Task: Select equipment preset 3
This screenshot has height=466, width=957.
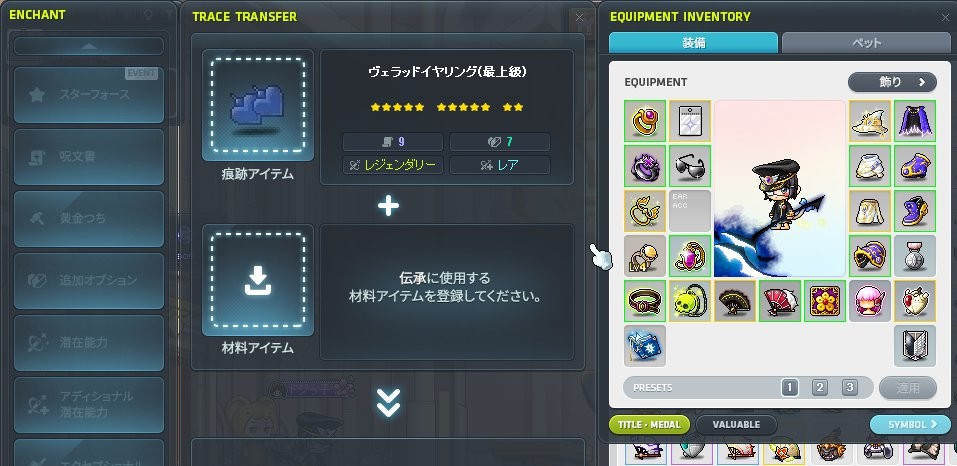Action: (849, 387)
